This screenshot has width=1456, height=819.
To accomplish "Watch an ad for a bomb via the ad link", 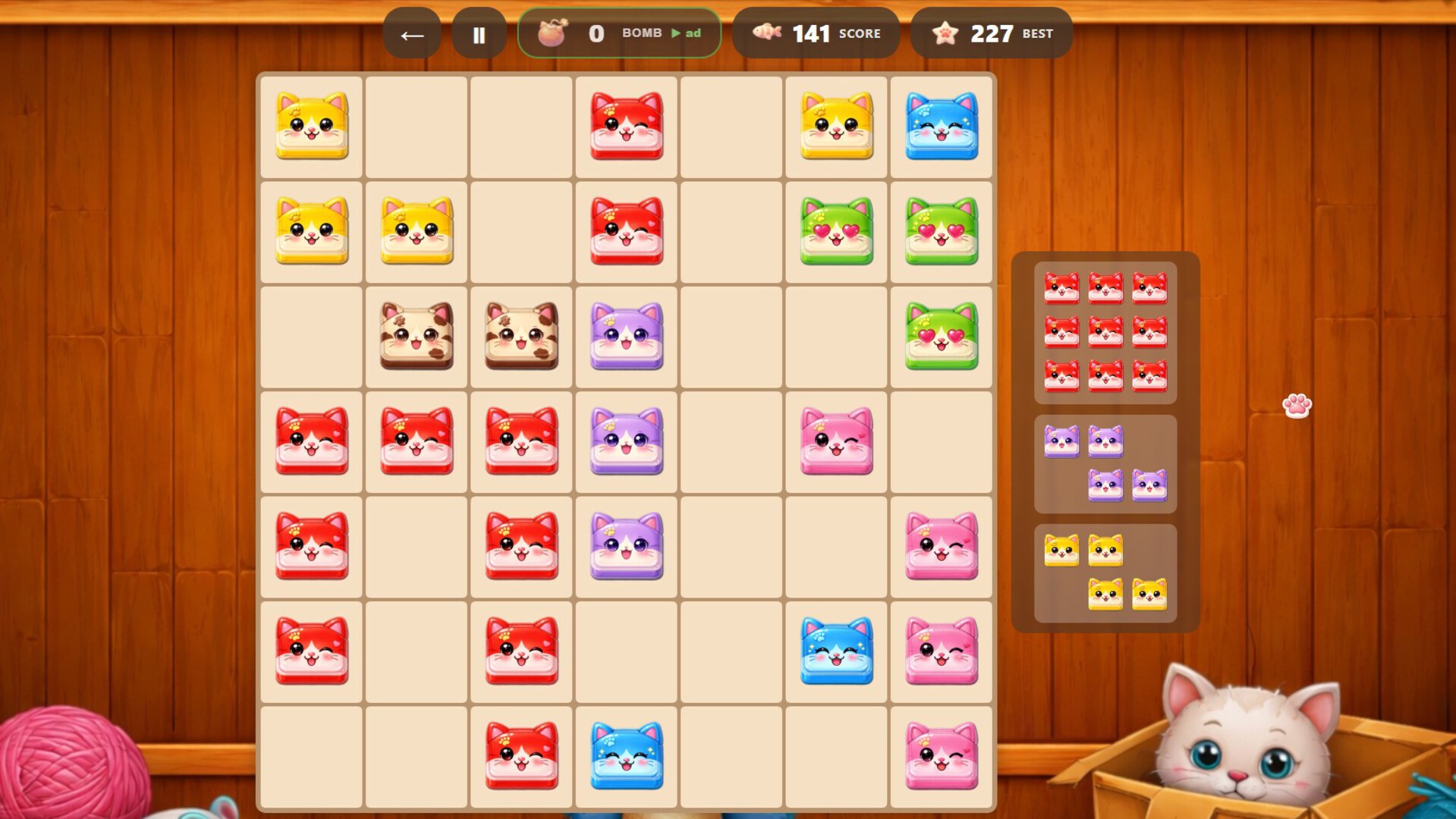I will 684,33.
